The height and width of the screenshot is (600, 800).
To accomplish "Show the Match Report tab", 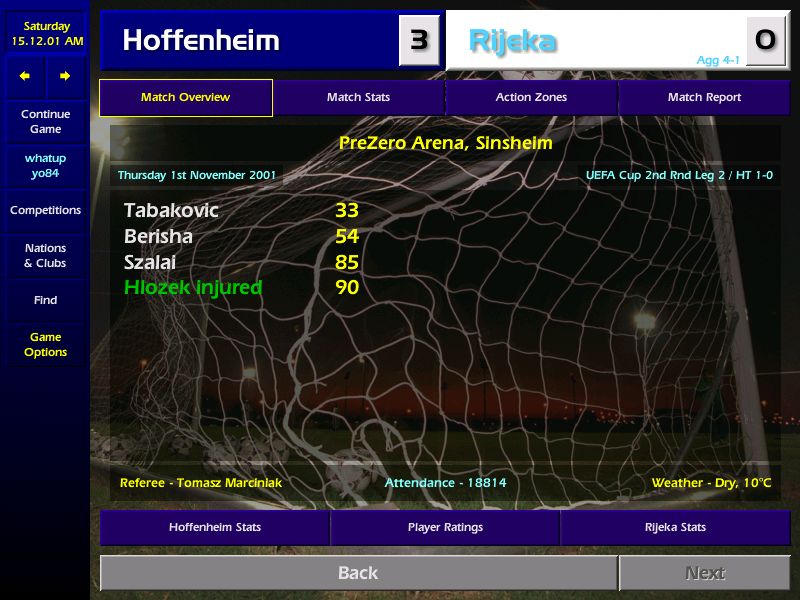I will pyautogui.click(x=704, y=98).
